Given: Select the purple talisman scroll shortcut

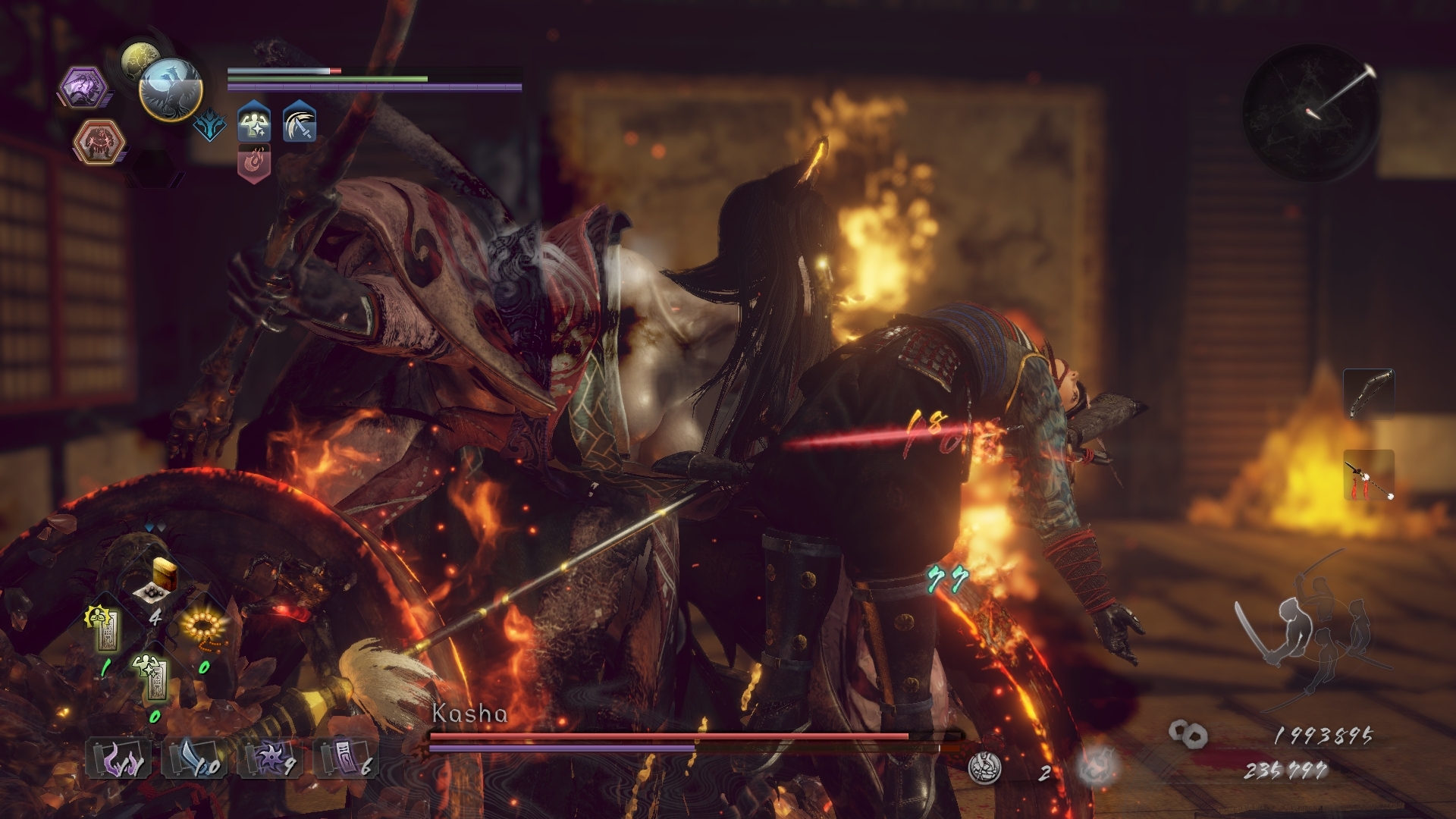Looking at the screenshot, I should pos(345,758).
